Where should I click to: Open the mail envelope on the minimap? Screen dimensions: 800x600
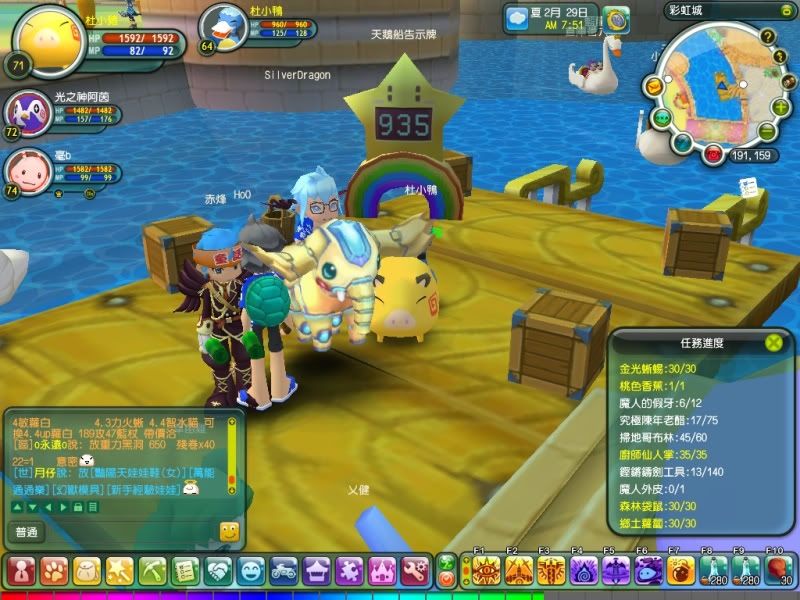tap(652, 87)
